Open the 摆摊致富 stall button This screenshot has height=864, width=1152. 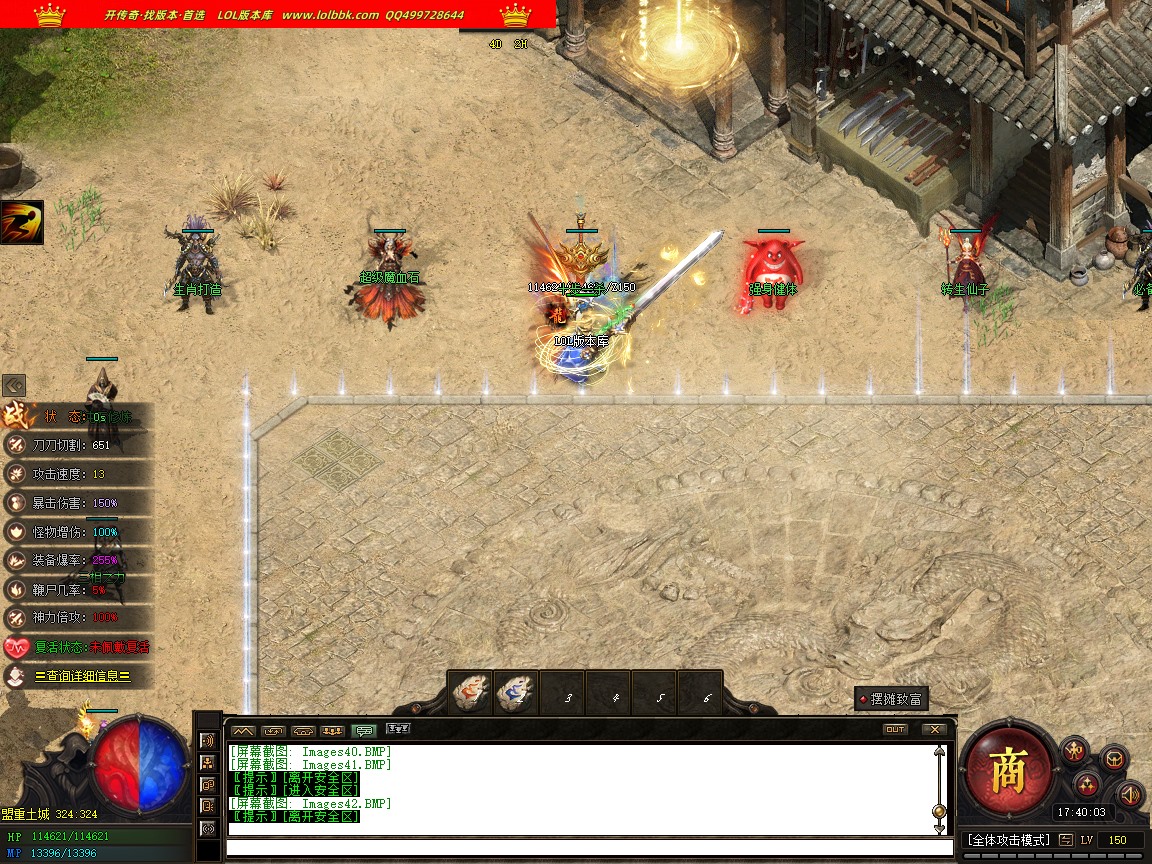[x=891, y=699]
